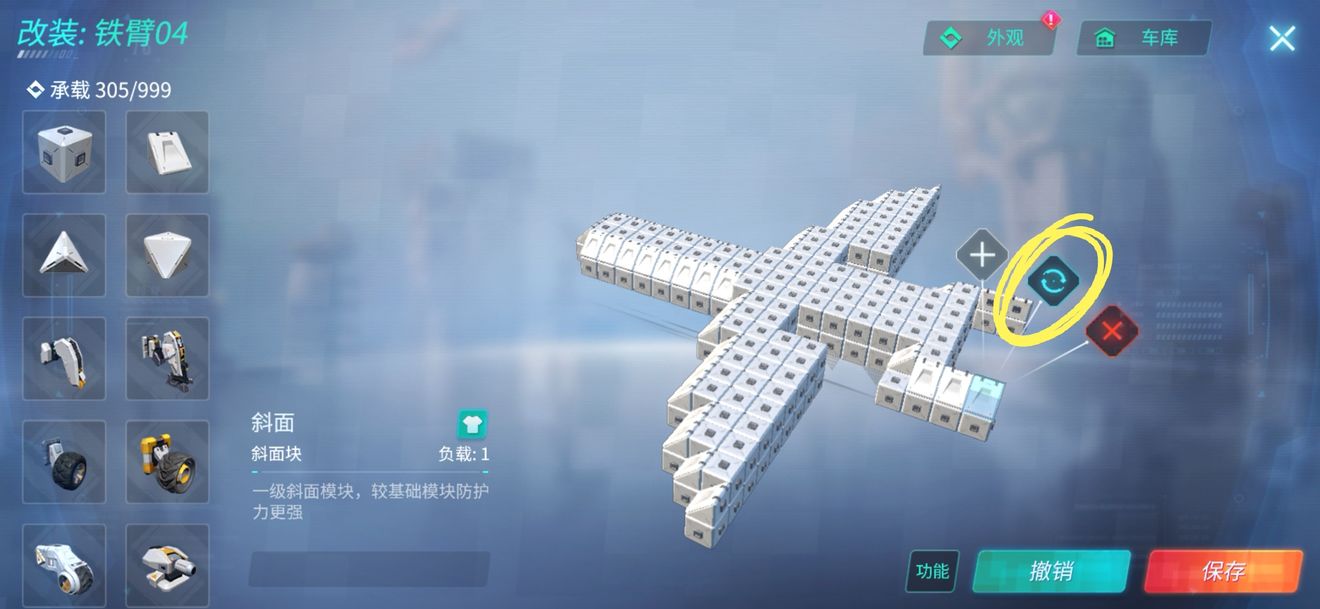Save the build with 保存
The width and height of the screenshot is (1320, 609).
pyautogui.click(x=1223, y=571)
